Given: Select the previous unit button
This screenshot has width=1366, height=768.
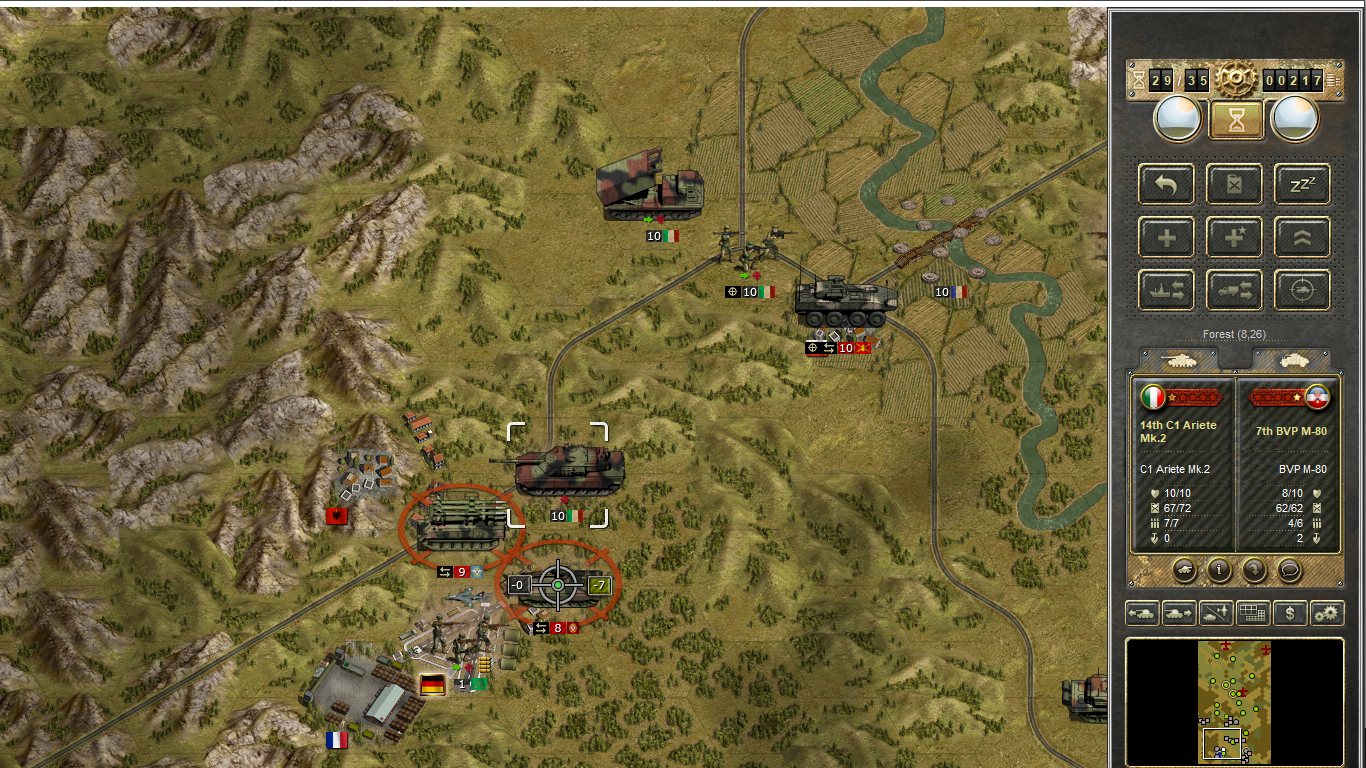Looking at the screenshot, I should tap(1142, 613).
